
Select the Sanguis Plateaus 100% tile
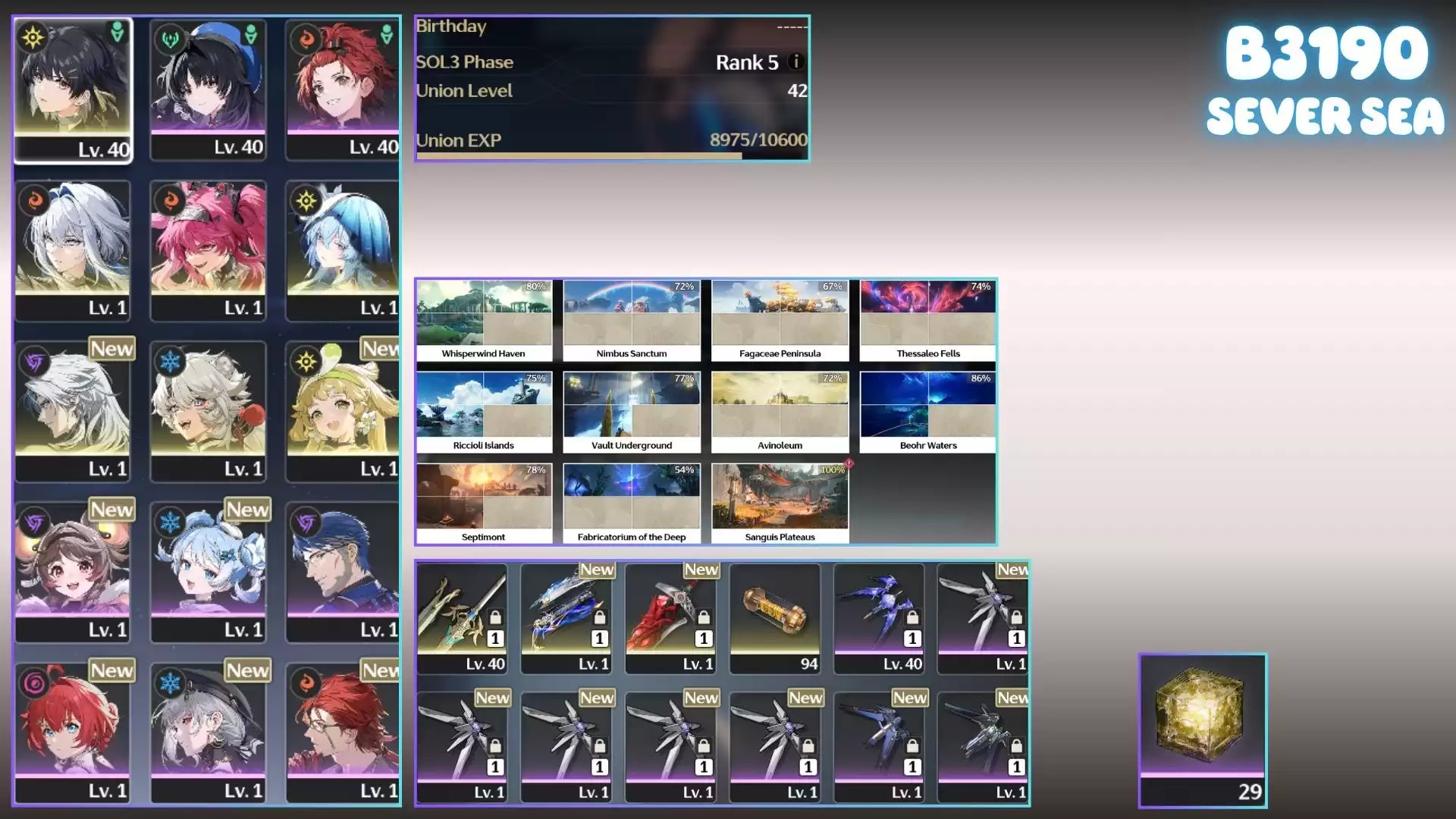tap(780, 504)
